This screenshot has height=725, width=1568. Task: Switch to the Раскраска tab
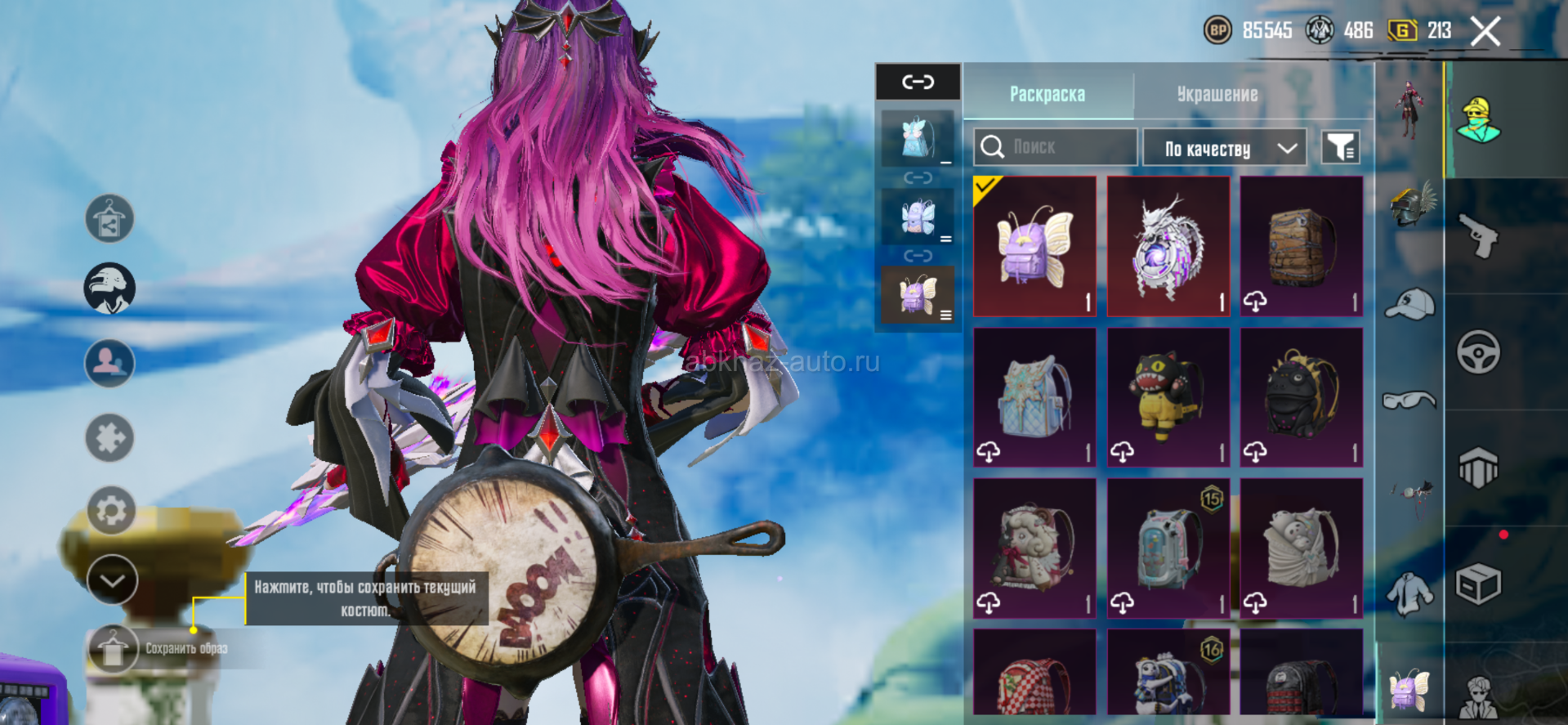[1048, 94]
